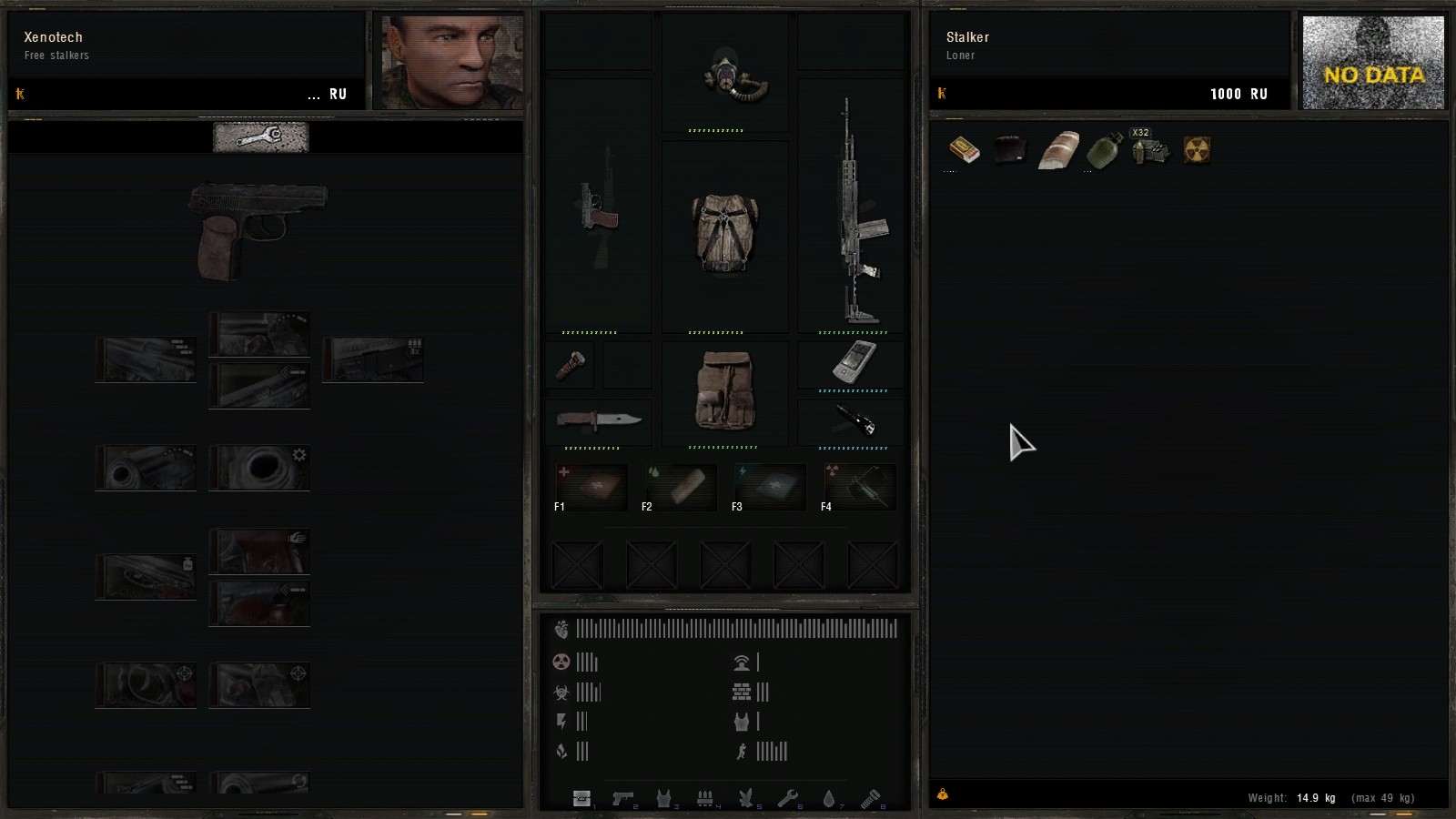The image size is (1456, 819).
Task: Toggle the ammo belt filter
Action: click(x=707, y=798)
